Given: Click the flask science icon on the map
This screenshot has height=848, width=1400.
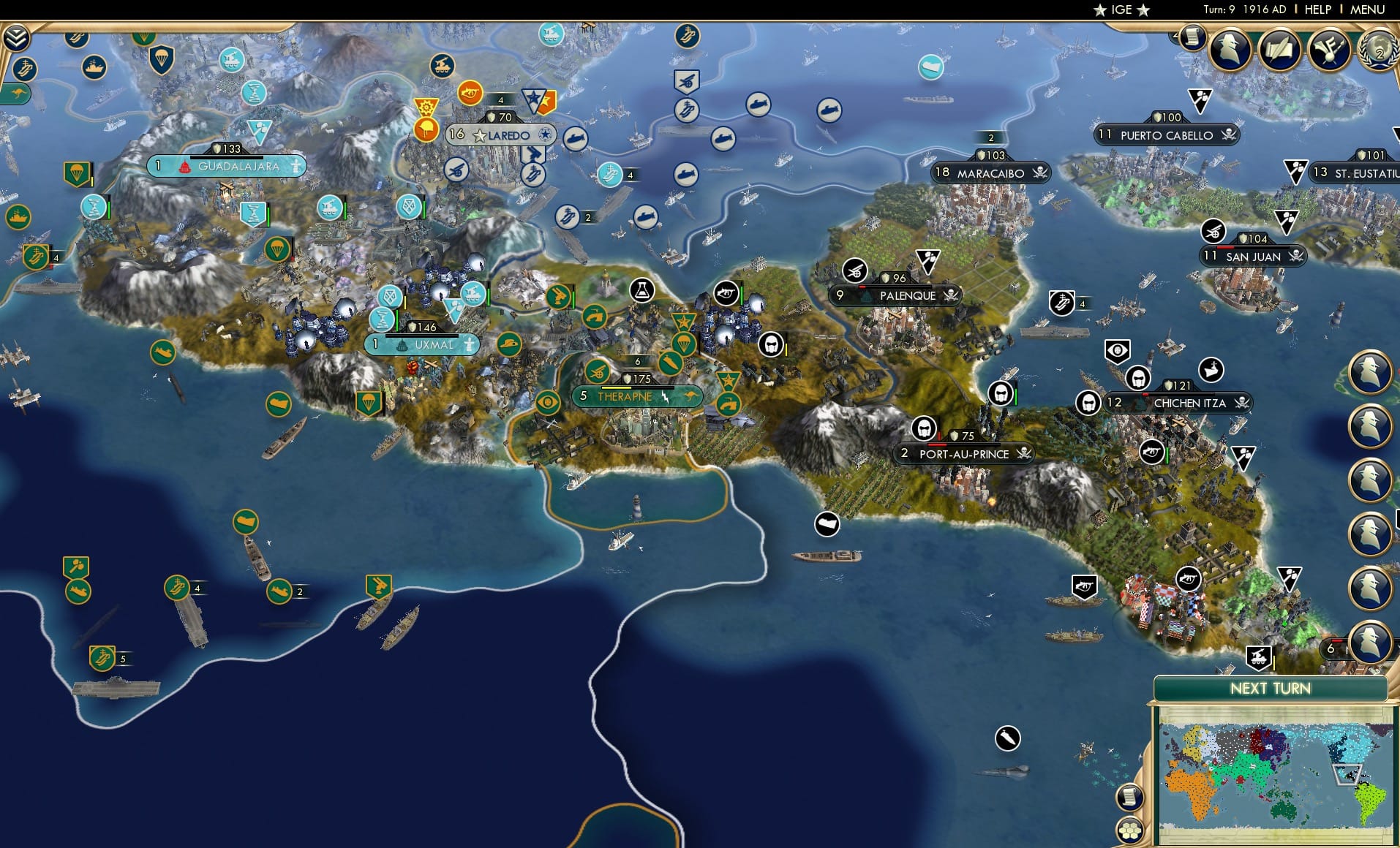Looking at the screenshot, I should [x=641, y=290].
